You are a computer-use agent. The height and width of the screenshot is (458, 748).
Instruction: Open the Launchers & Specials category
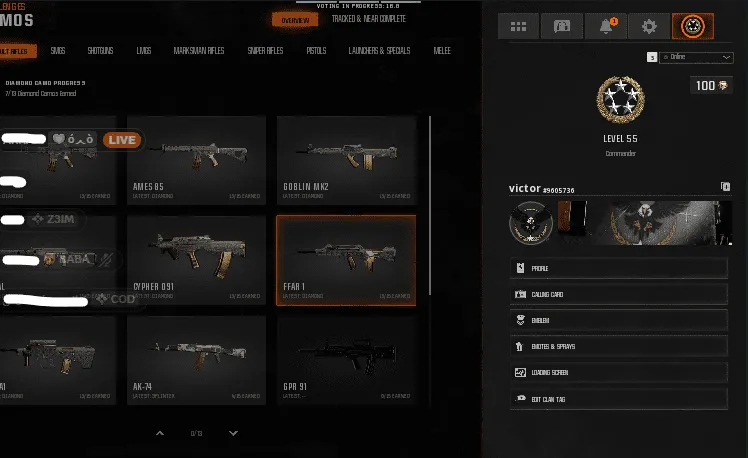[x=379, y=50]
